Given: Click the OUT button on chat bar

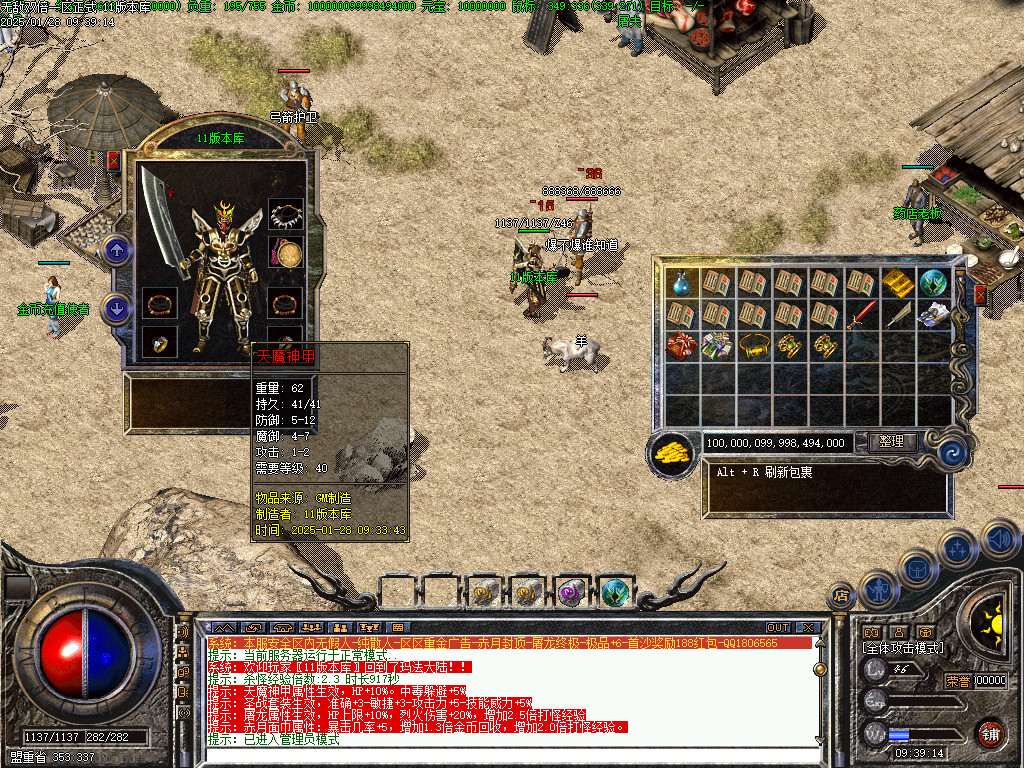Looking at the screenshot, I should pyautogui.click(x=778, y=628).
